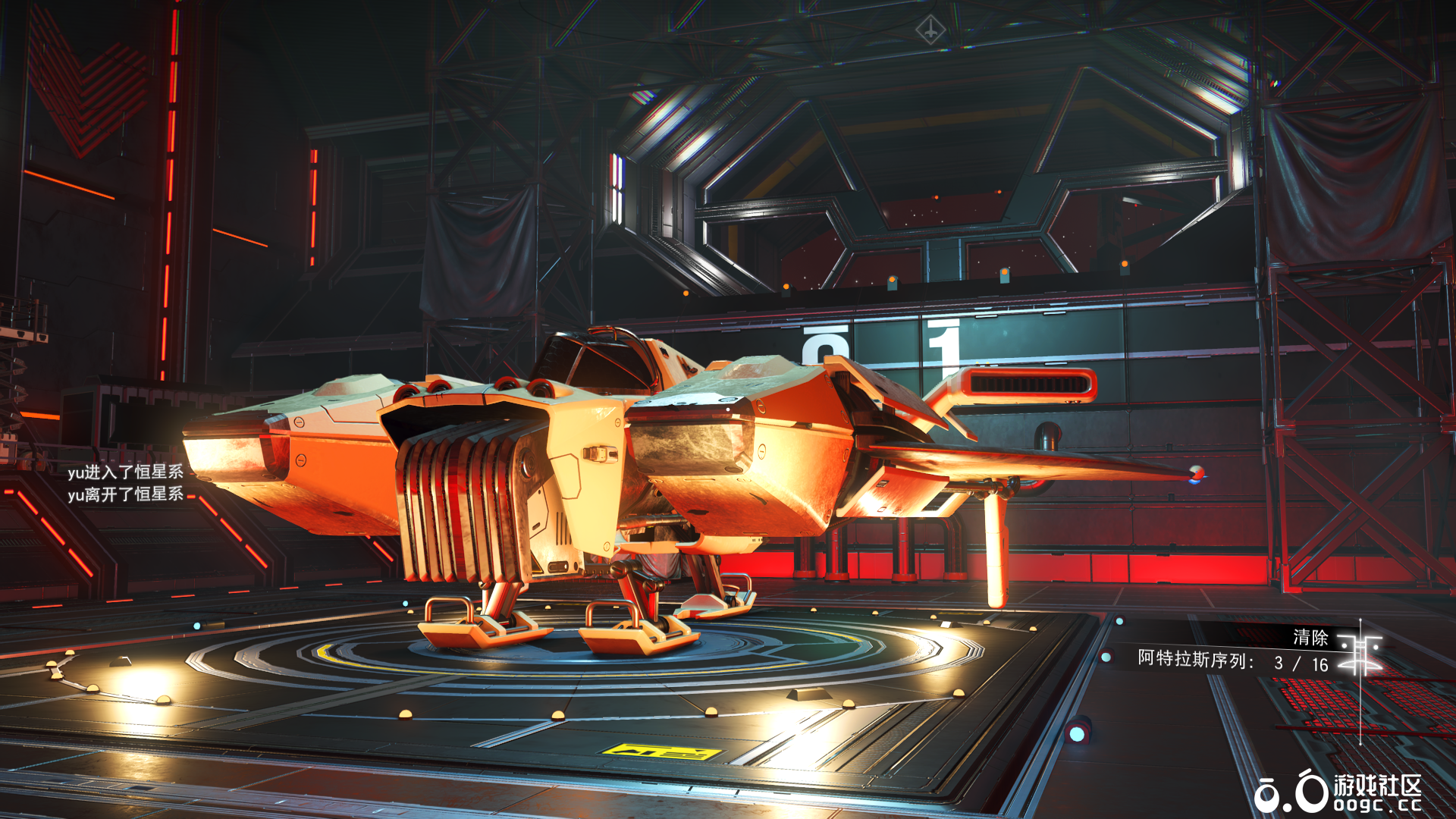The height and width of the screenshot is (819, 1456).
Task: Click the 'yu进入了恒星系' chat message
Action: (x=125, y=472)
